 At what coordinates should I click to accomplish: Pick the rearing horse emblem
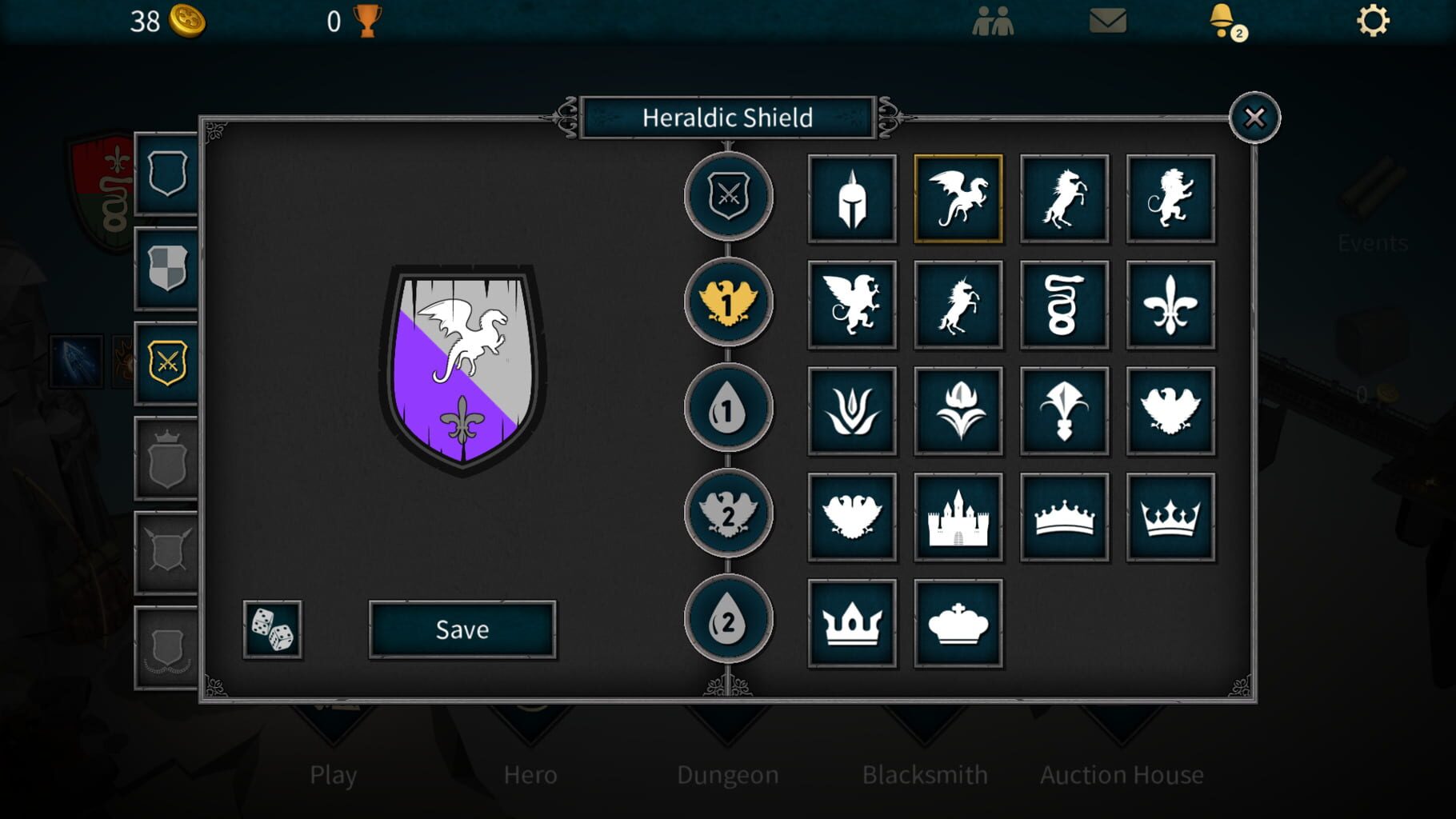tap(1065, 200)
